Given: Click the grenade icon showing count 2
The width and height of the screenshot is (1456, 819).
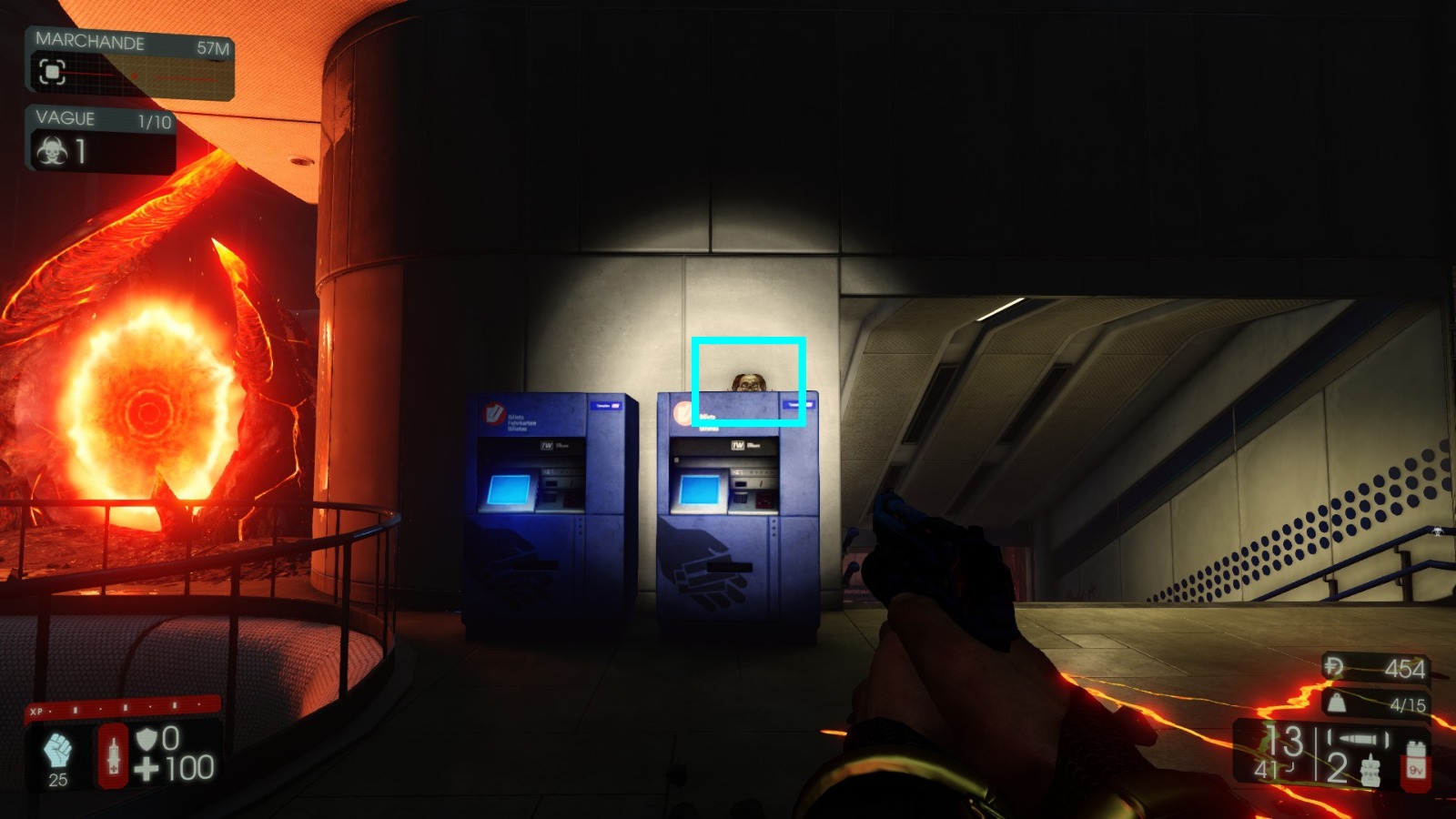Looking at the screenshot, I should click(1370, 770).
